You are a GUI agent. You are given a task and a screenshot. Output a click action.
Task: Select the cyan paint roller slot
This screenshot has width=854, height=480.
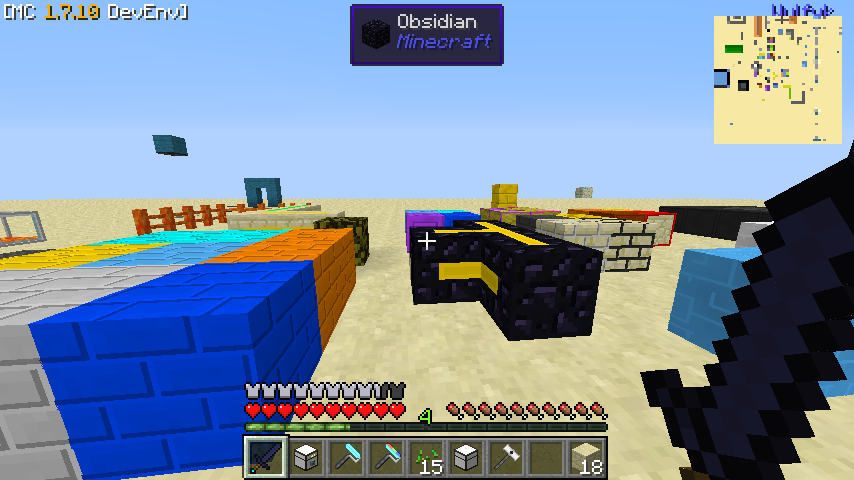tap(345, 458)
